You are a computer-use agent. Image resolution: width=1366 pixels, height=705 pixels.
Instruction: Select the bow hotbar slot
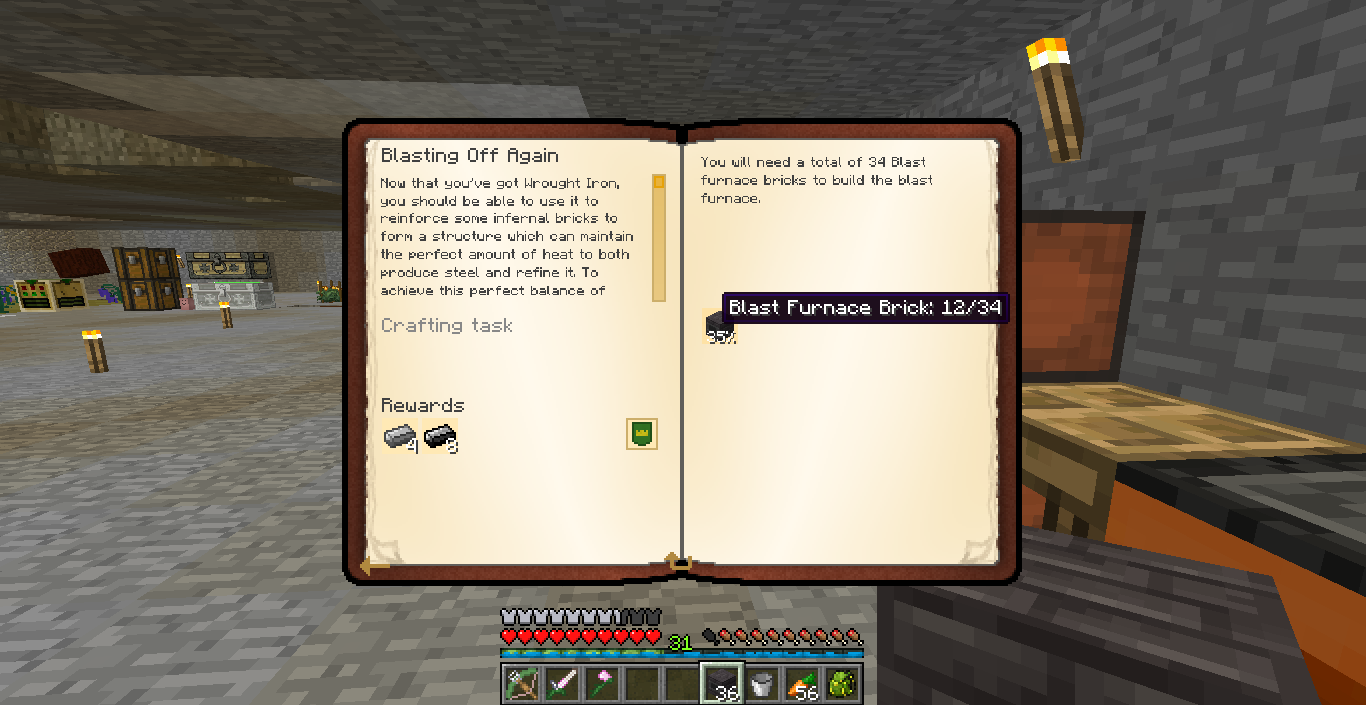(521, 684)
